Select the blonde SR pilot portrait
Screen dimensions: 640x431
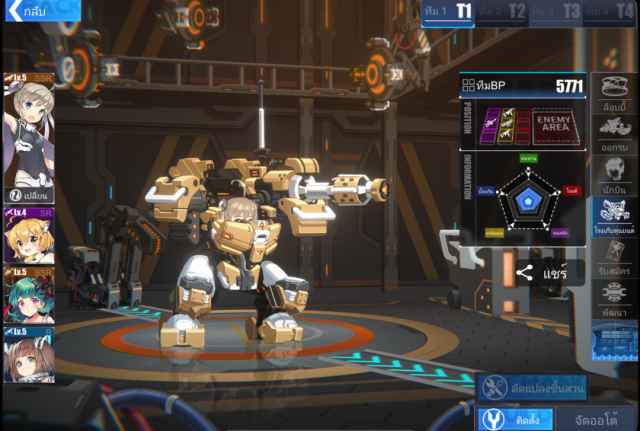[28, 236]
